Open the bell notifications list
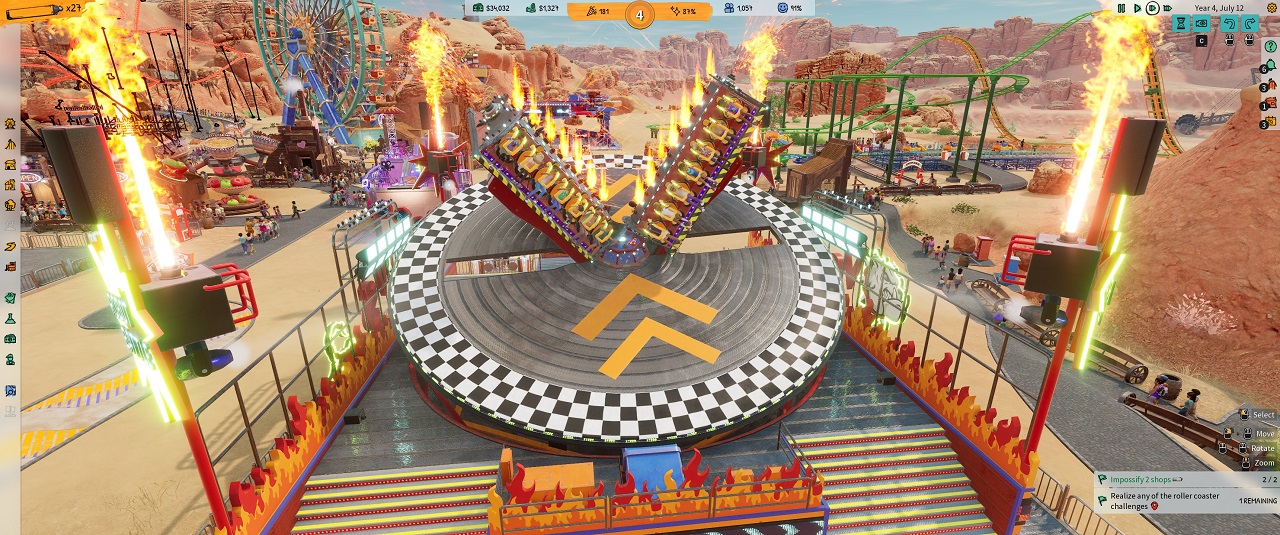Image resolution: width=1280 pixels, height=535 pixels. point(1270,65)
